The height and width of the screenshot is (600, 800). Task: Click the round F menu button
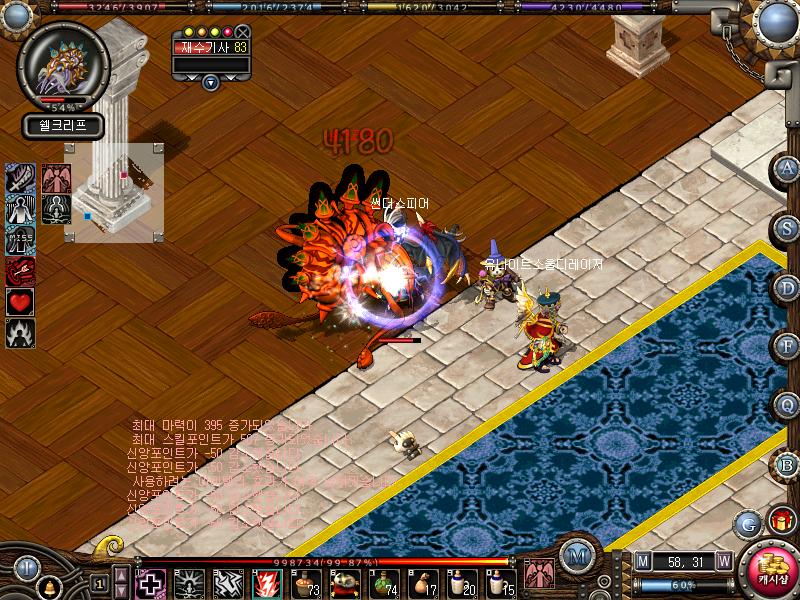tap(787, 346)
